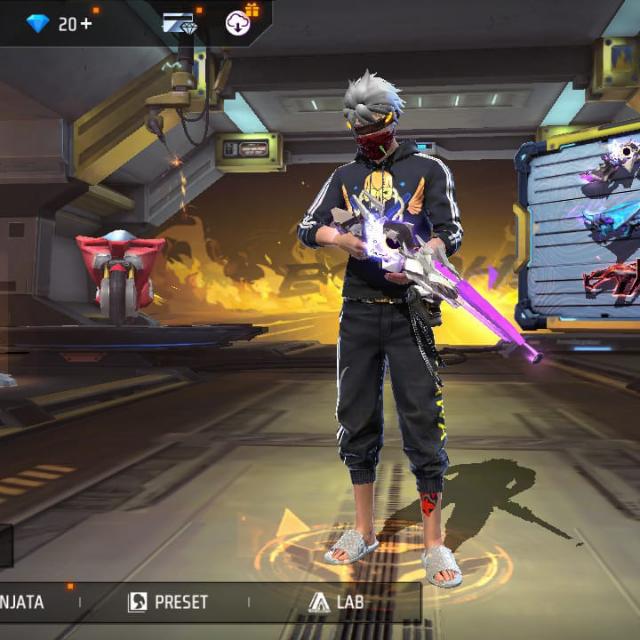Open the cloud download center icon

239,22
